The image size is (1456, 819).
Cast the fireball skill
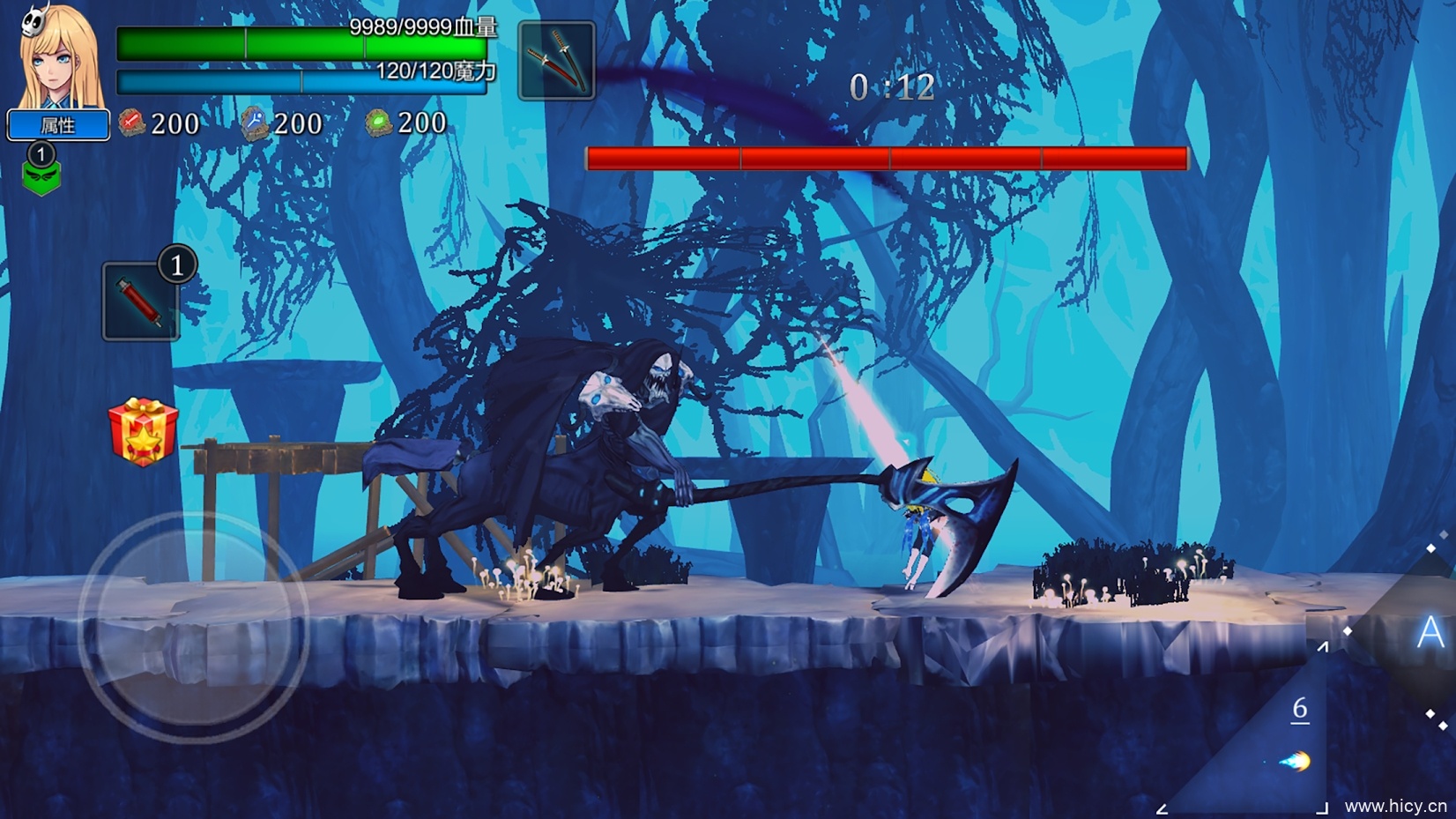coord(1295,761)
